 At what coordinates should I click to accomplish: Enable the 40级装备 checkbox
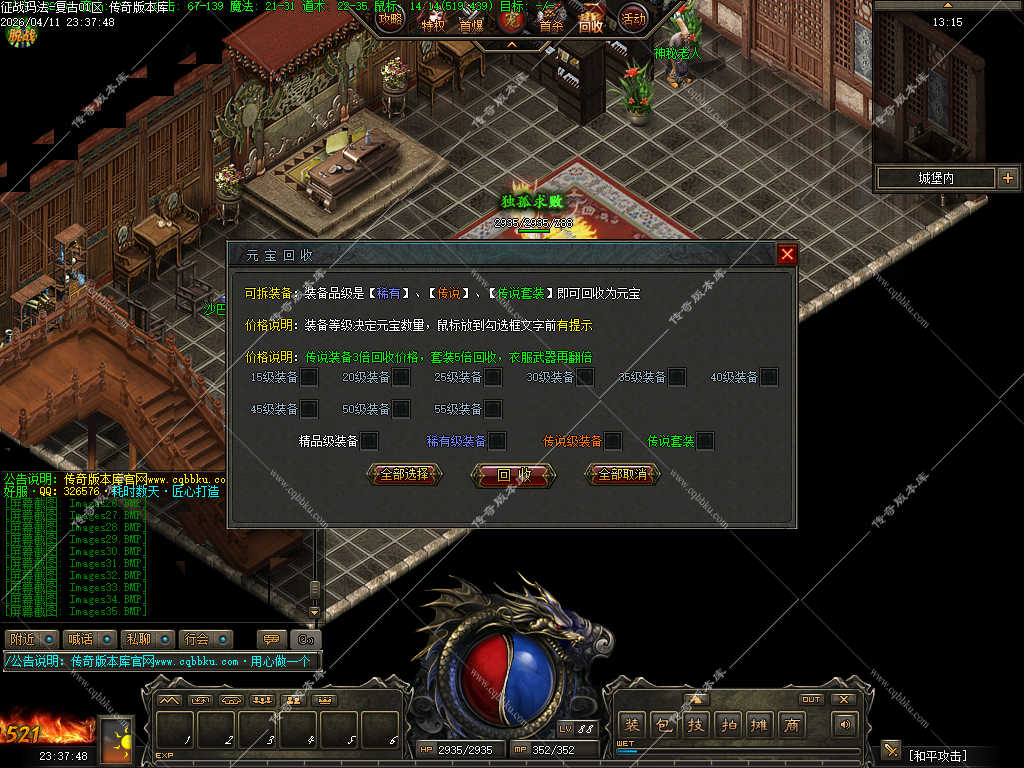(x=769, y=377)
